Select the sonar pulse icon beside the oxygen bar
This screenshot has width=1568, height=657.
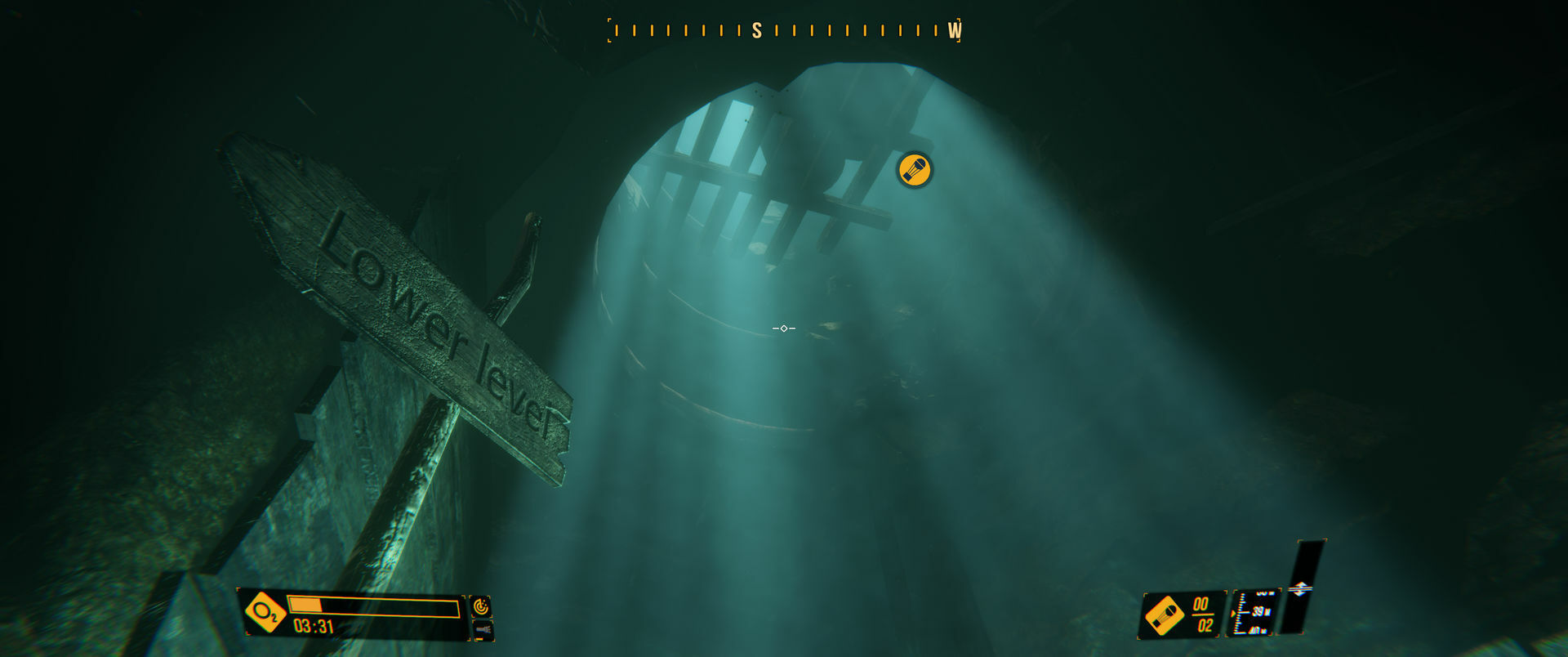481,606
